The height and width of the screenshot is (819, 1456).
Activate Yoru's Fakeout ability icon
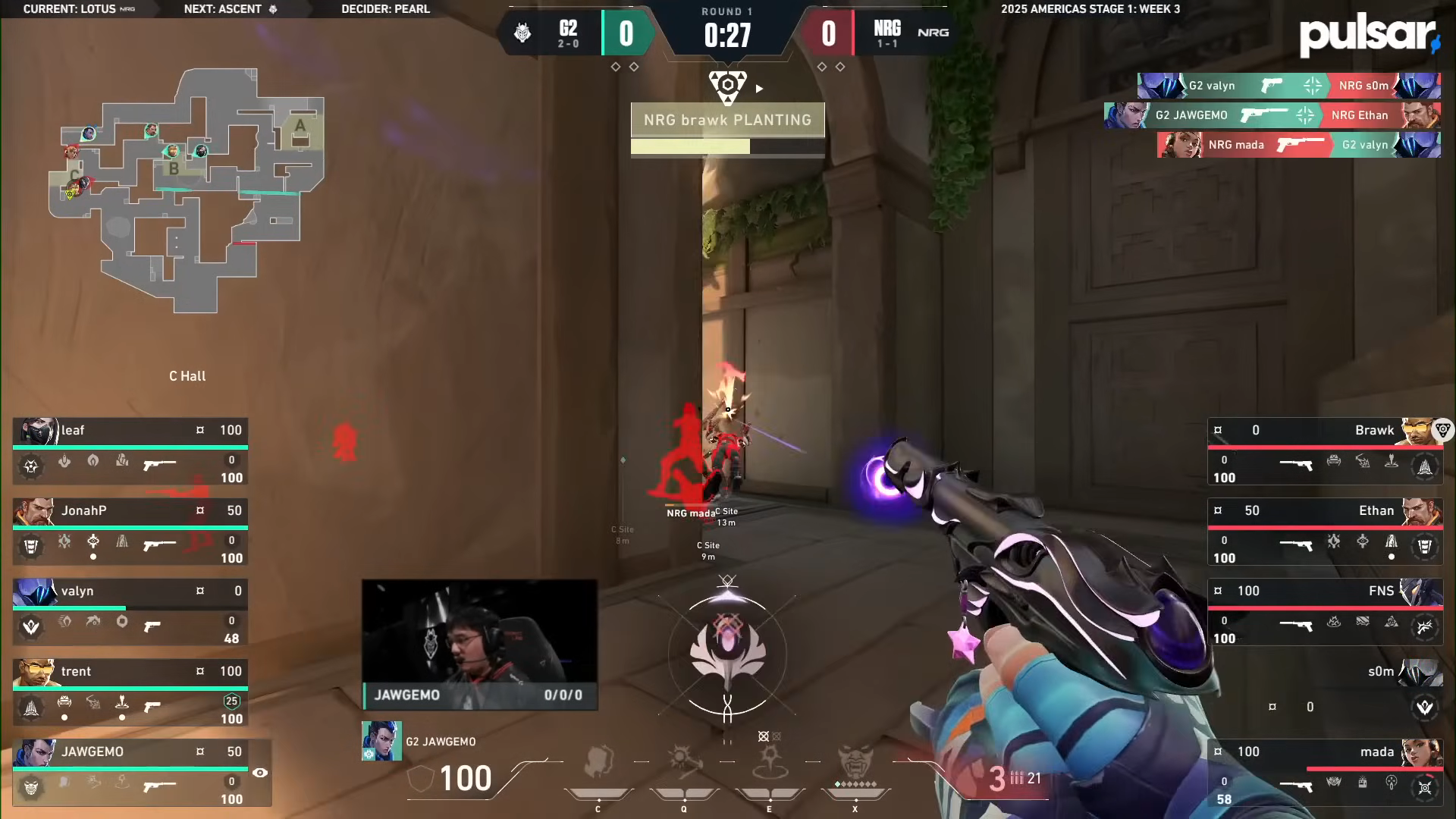[598, 763]
